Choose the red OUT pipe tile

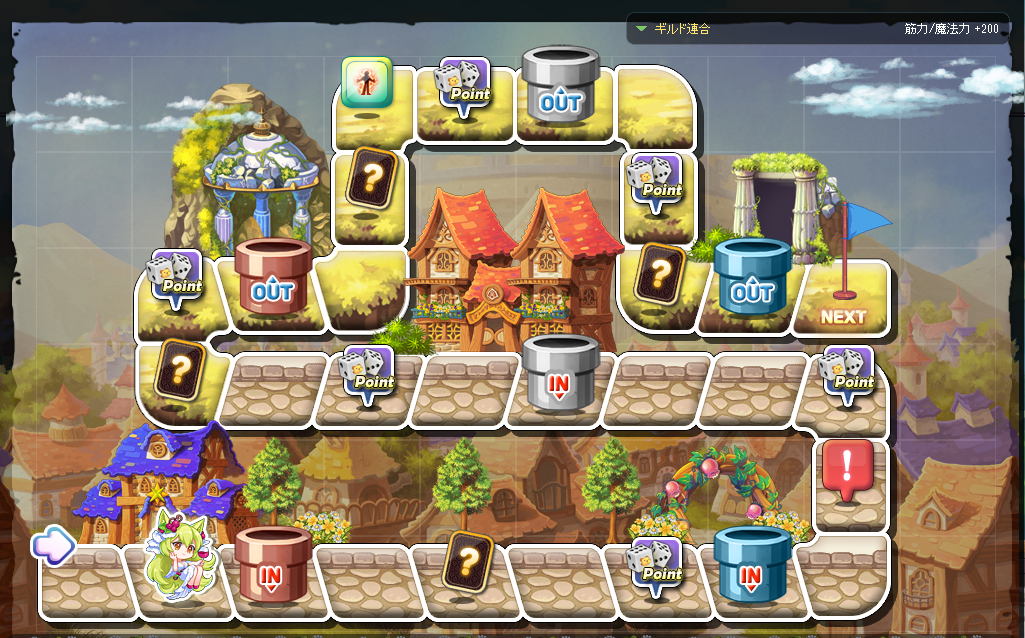click(x=272, y=281)
